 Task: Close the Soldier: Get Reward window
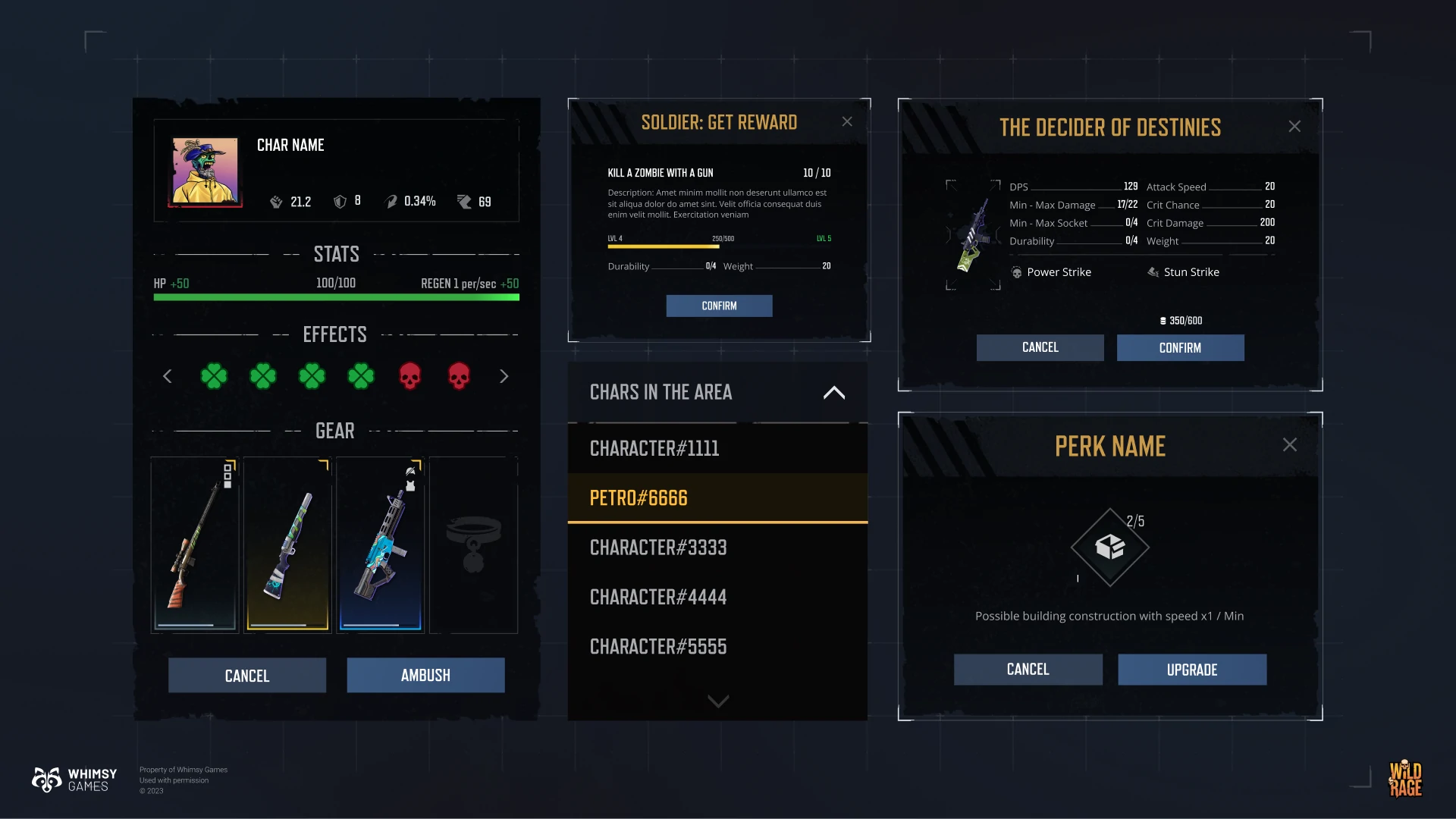[x=847, y=122]
